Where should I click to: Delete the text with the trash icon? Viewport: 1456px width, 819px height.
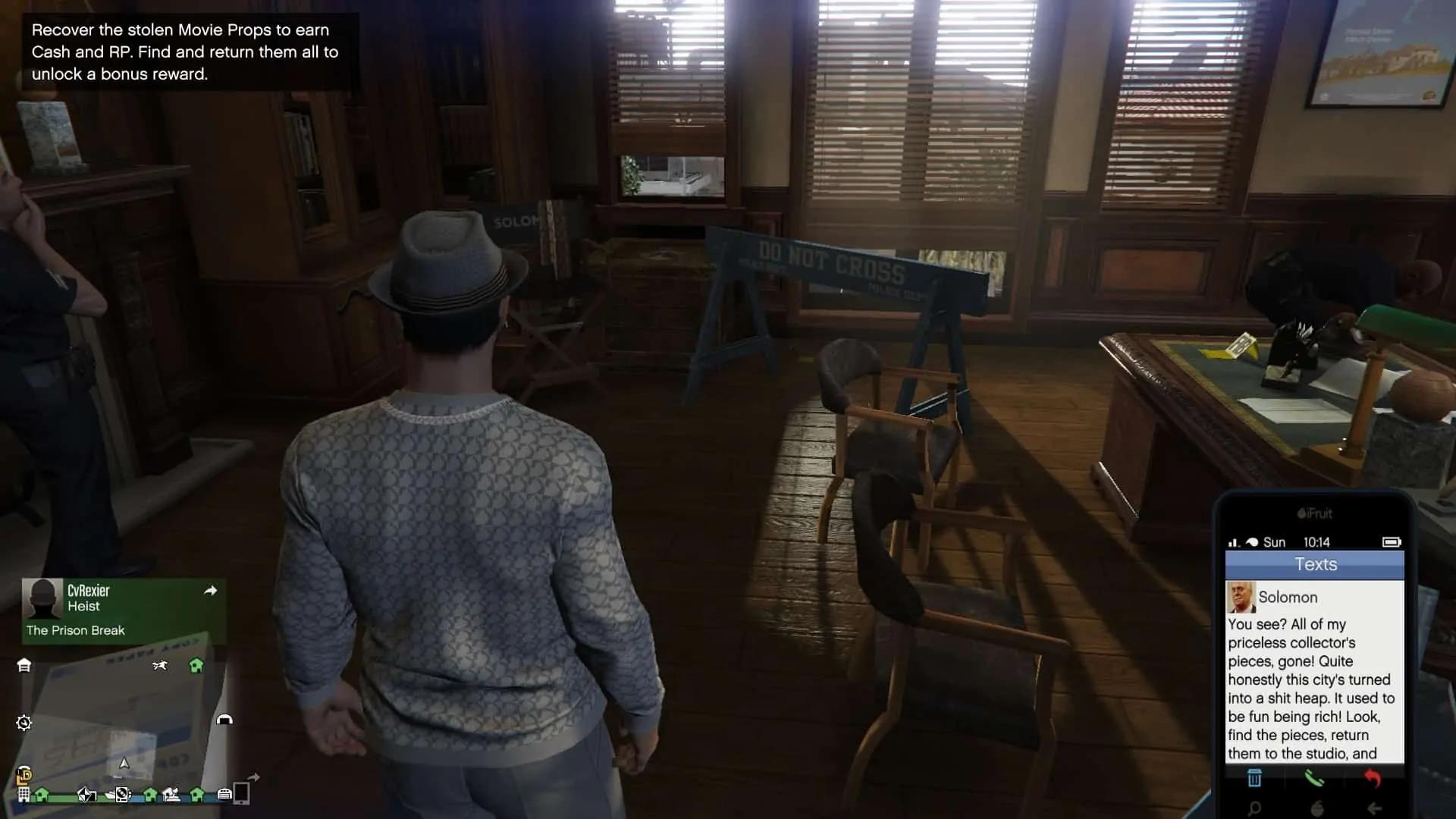pos(1255,778)
